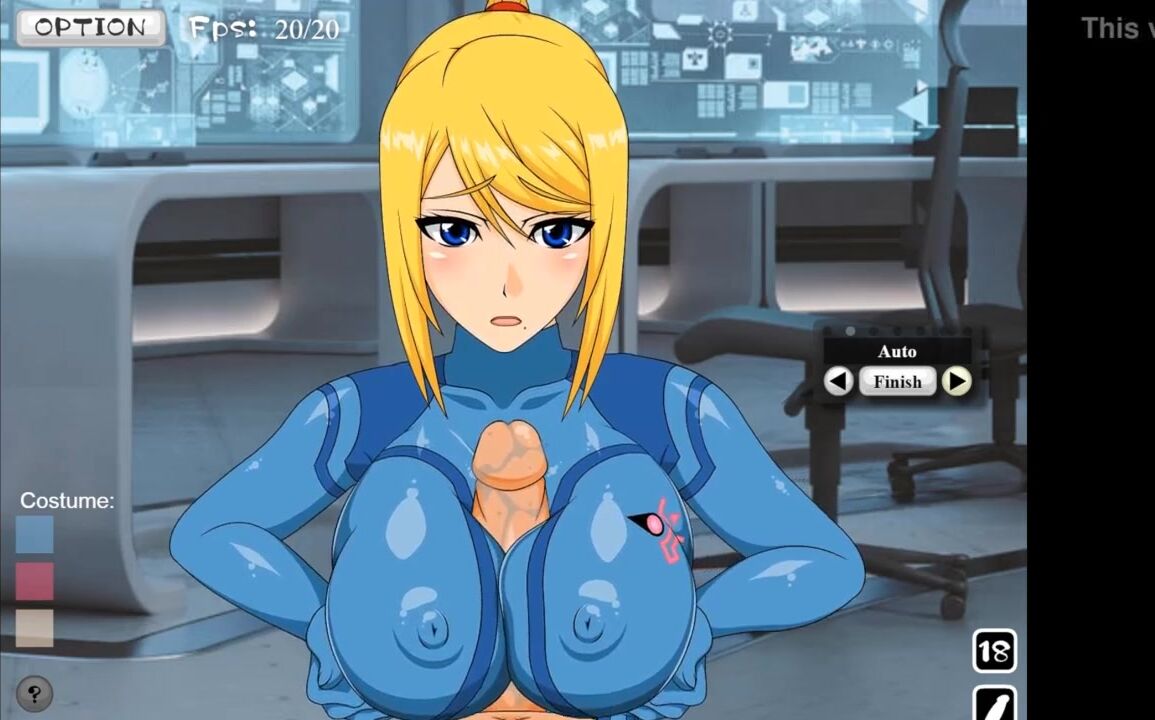Click the Finish button
The width and height of the screenshot is (1155, 720).
tap(897, 381)
